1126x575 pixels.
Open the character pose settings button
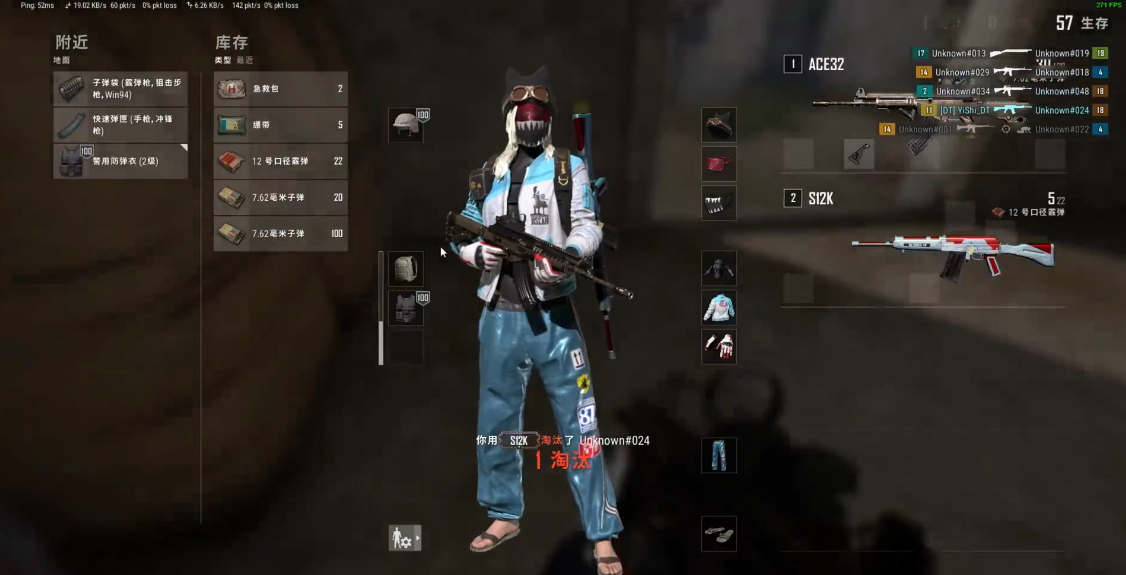(x=405, y=538)
